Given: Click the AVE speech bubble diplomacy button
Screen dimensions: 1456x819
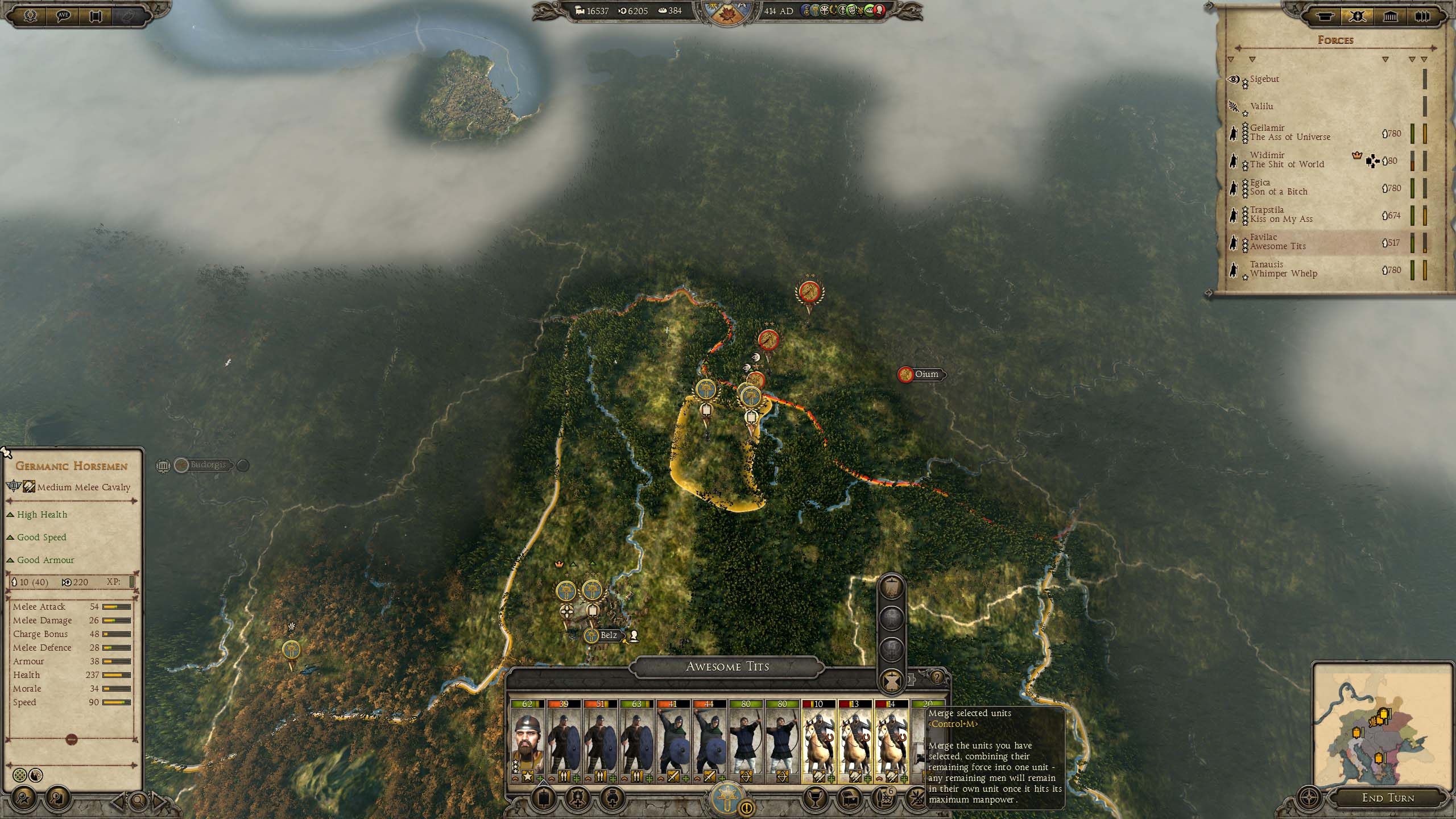Looking at the screenshot, I should (x=63, y=16).
